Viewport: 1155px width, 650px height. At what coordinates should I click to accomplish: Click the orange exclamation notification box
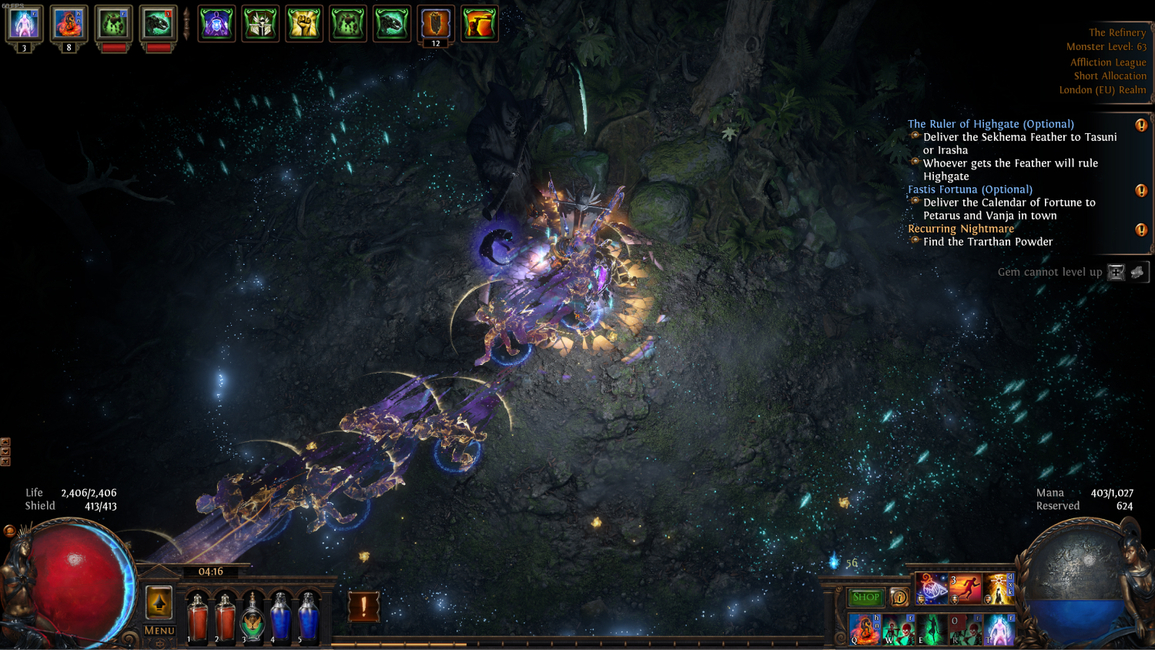pyautogui.click(x=363, y=605)
